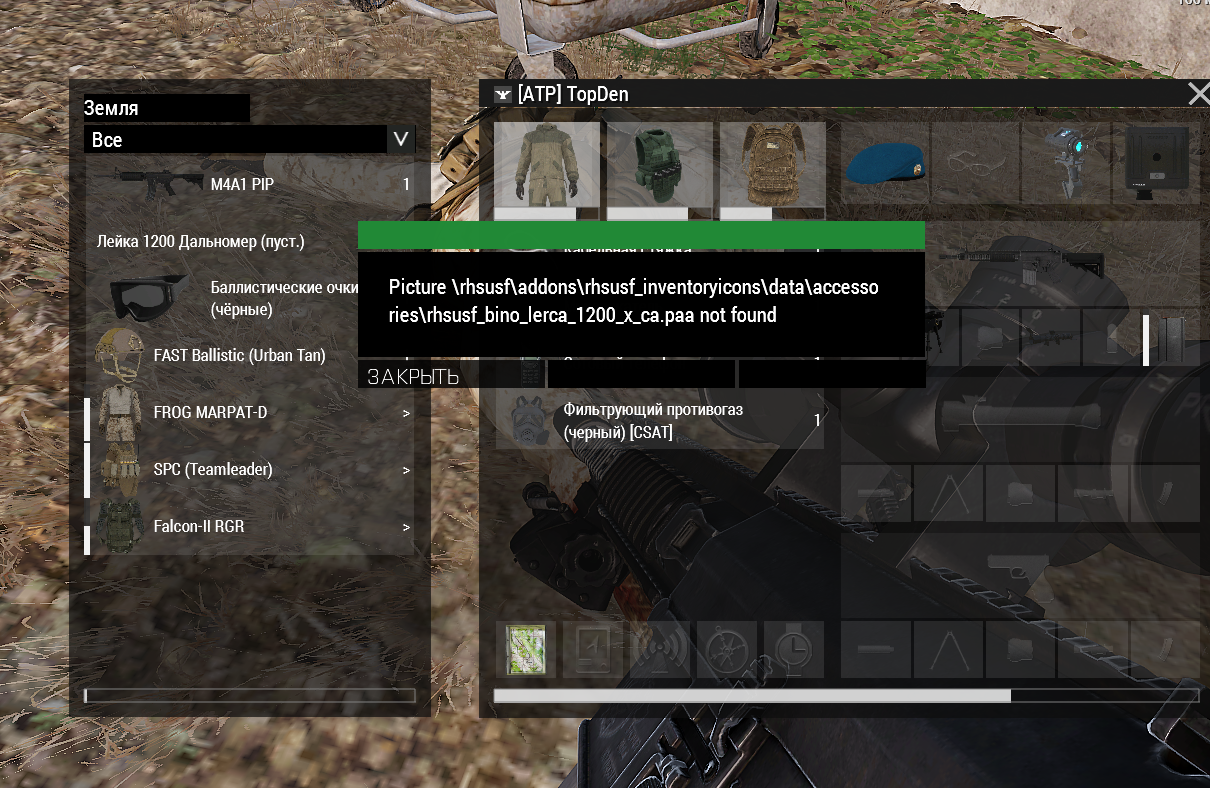Select the green vest equipment slot

point(660,164)
